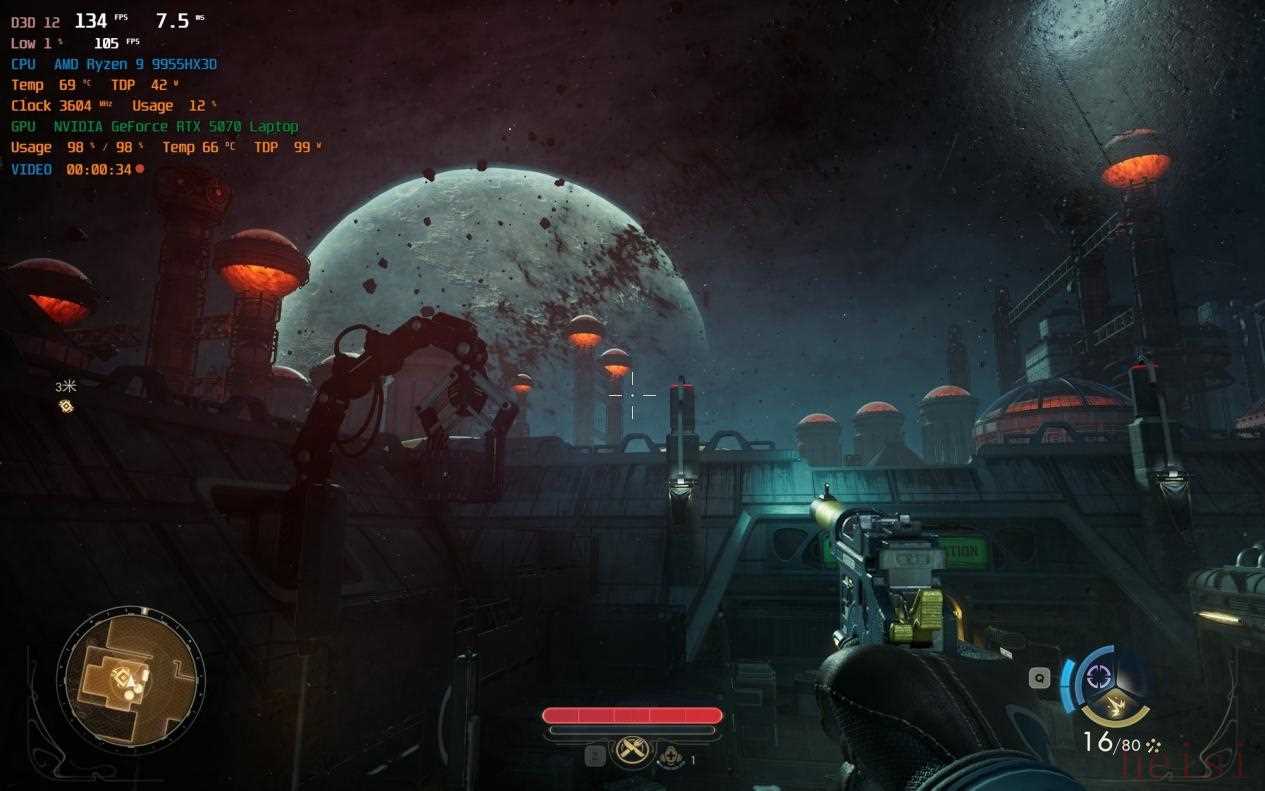Click the red recording indicator dot

click(139, 169)
